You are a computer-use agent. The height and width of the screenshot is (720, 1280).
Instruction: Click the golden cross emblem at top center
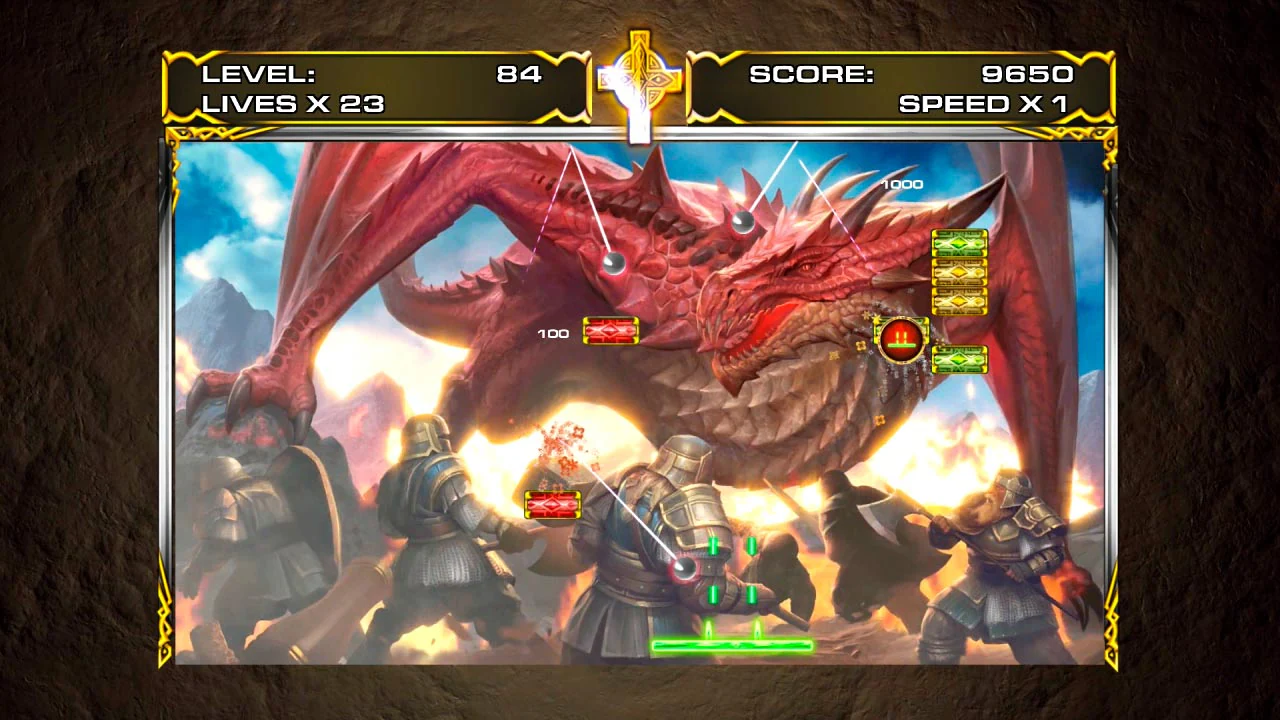point(640,80)
